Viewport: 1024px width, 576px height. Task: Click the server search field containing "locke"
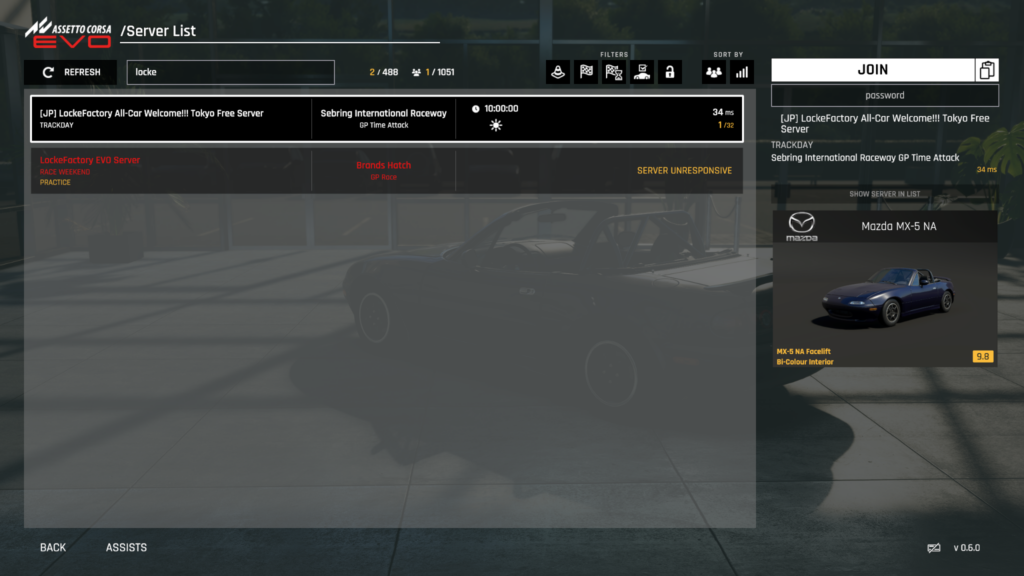(230, 72)
